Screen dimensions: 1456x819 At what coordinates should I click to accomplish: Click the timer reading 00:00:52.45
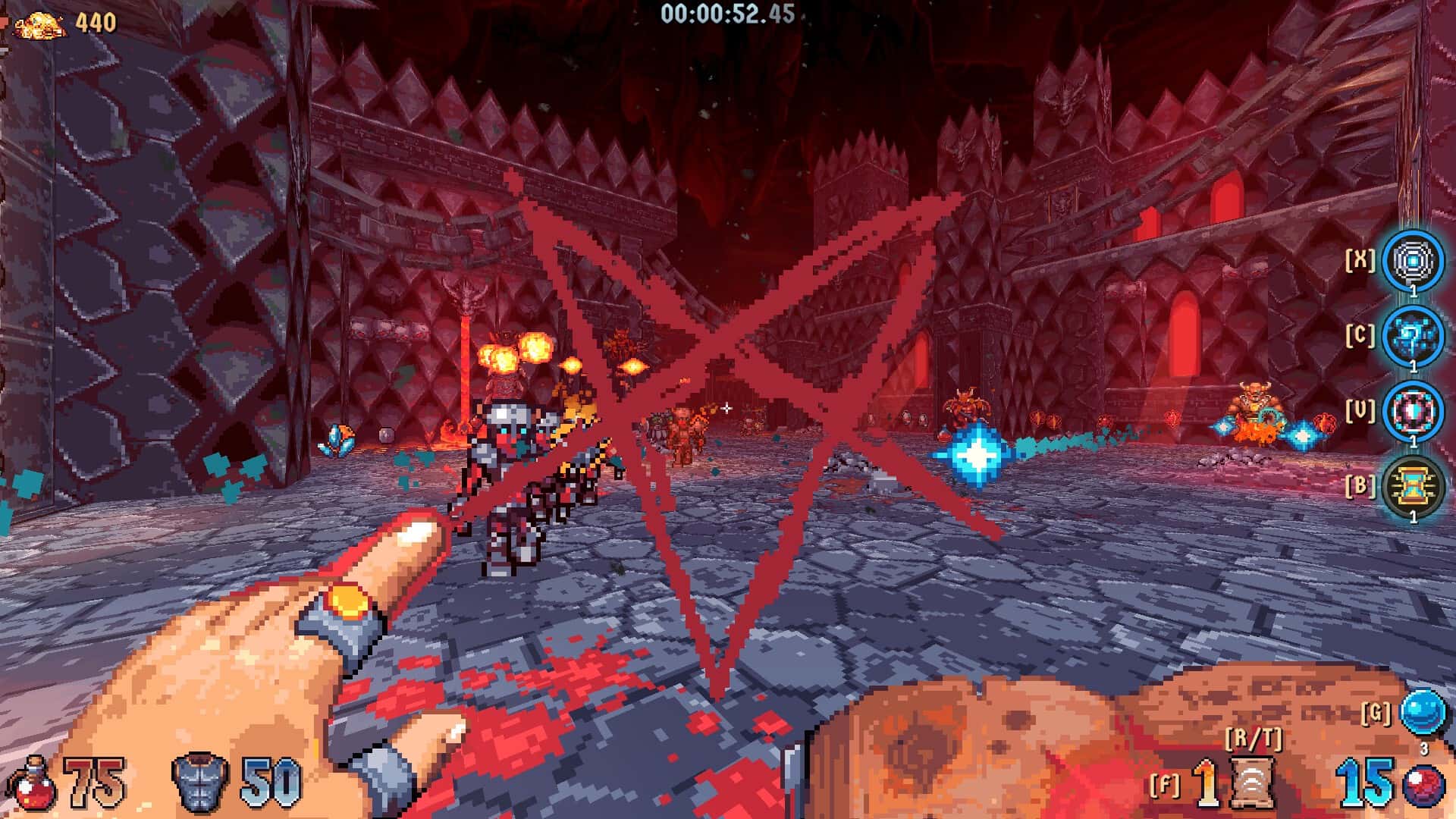pos(728,13)
